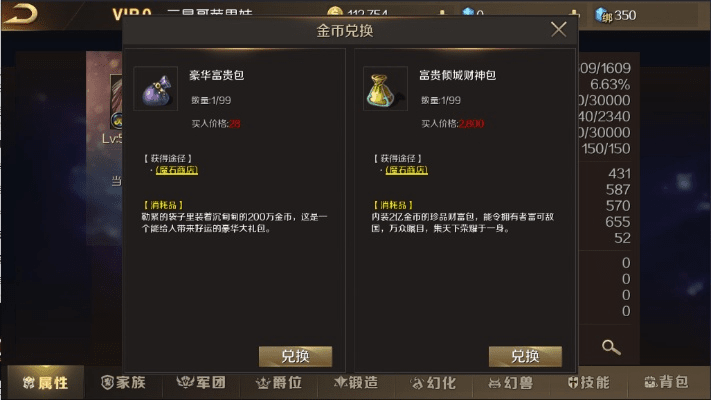Switch to the 幻兽 eudemon tab
The image size is (711, 400).
point(511,382)
